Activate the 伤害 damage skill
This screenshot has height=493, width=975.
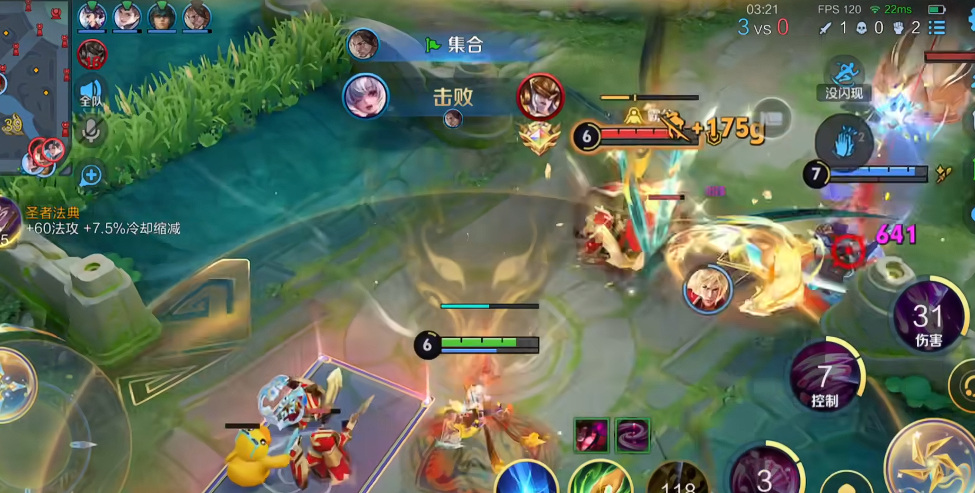pos(927,322)
